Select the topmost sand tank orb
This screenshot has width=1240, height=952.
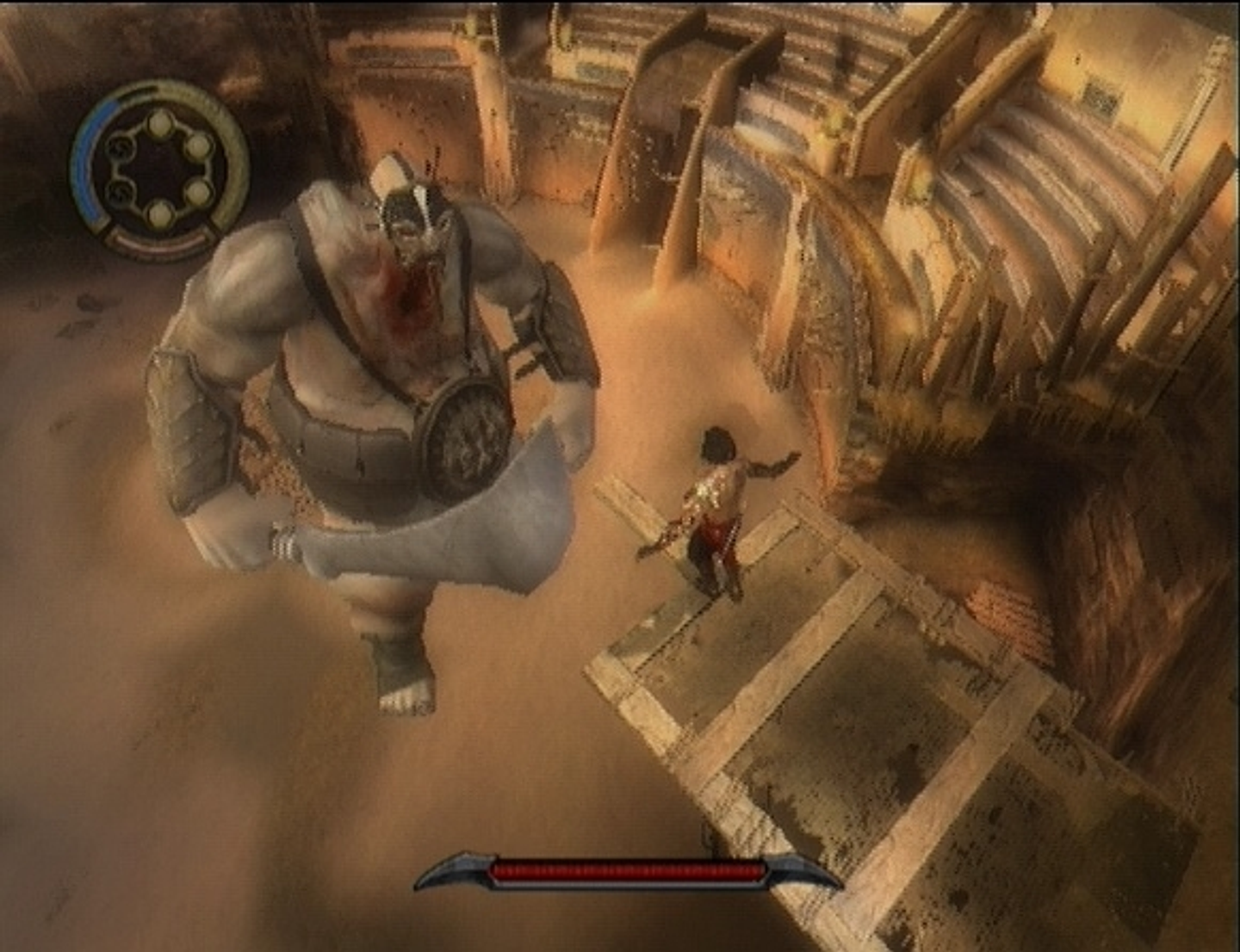pos(159,124)
